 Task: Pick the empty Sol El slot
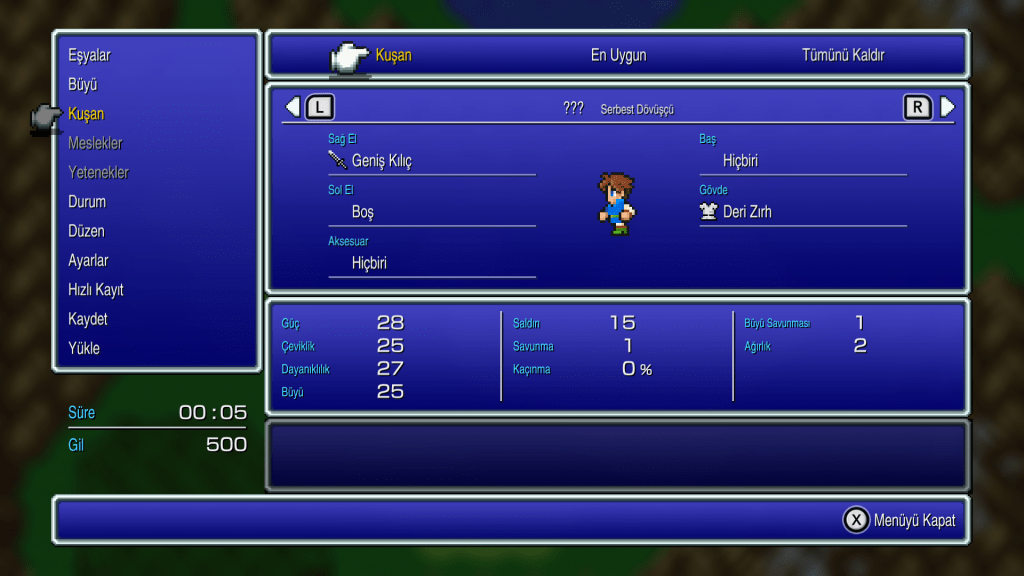coord(363,212)
